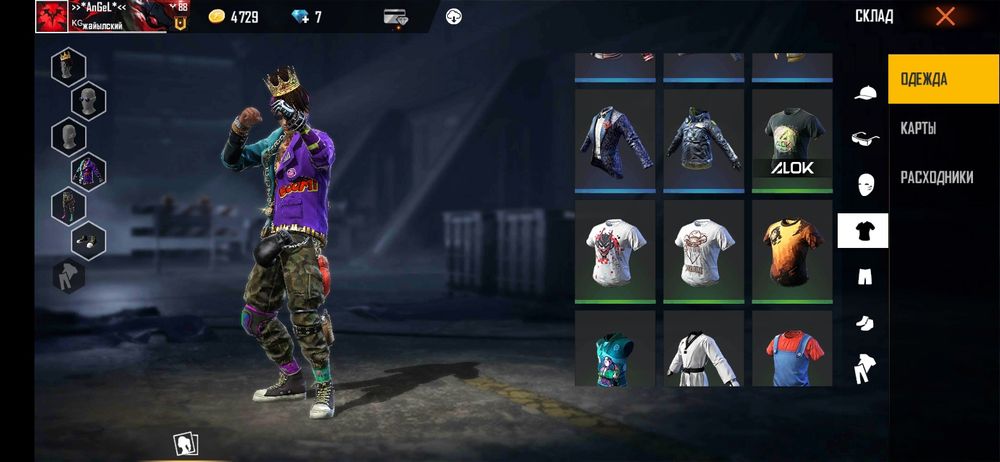The width and height of the screenshot is (1000, 462).
Task: Close the СКЛАД vault screen
Action: pos(945,16)
